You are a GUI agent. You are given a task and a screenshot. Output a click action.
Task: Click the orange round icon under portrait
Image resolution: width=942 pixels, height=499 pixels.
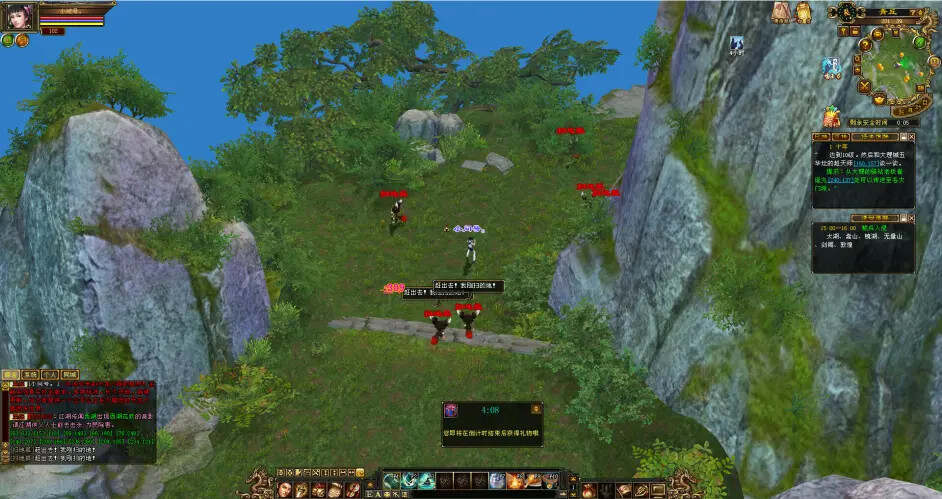point(22,40)
